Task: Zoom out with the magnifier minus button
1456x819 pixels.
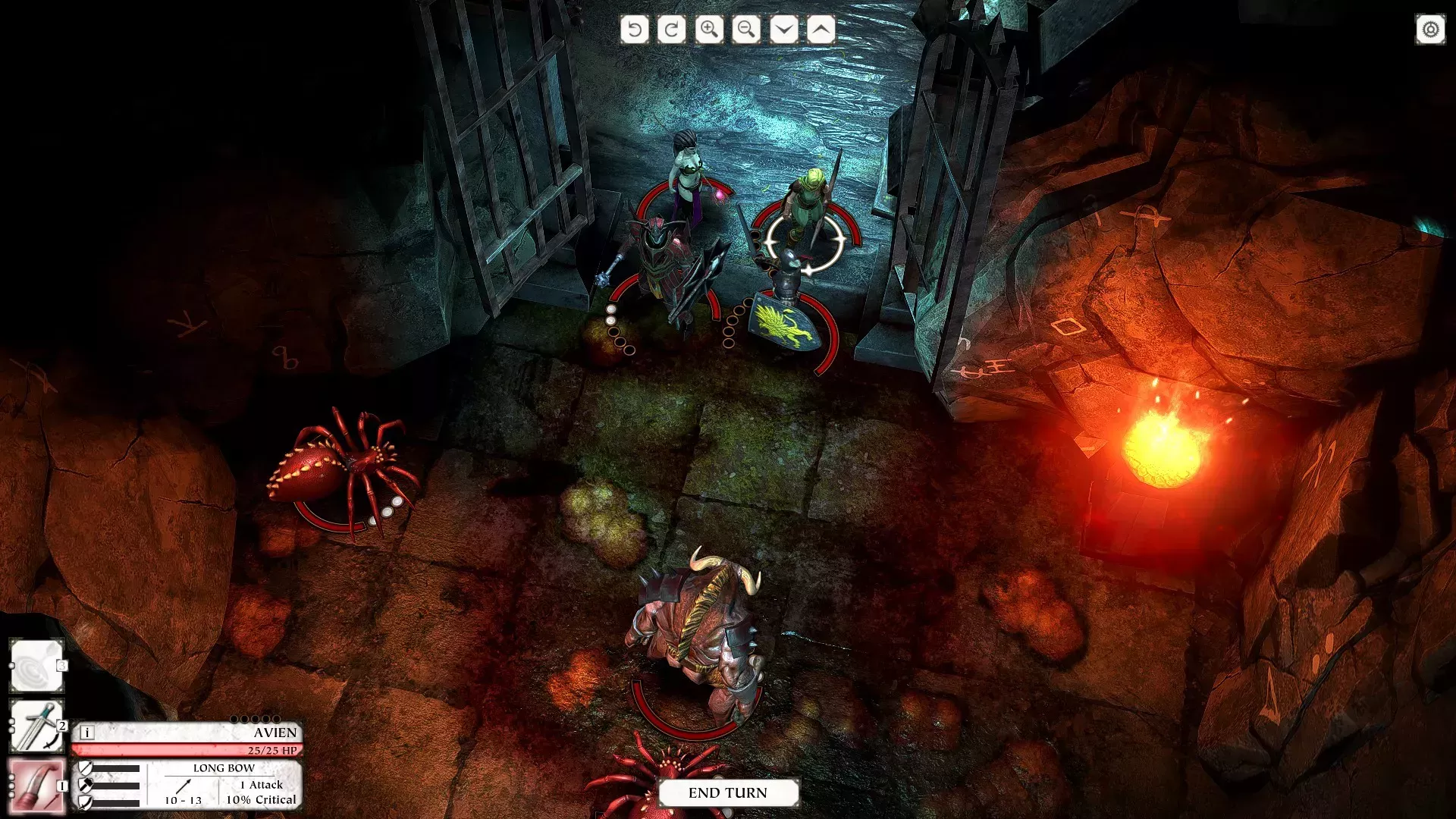Action: [746, 30]
